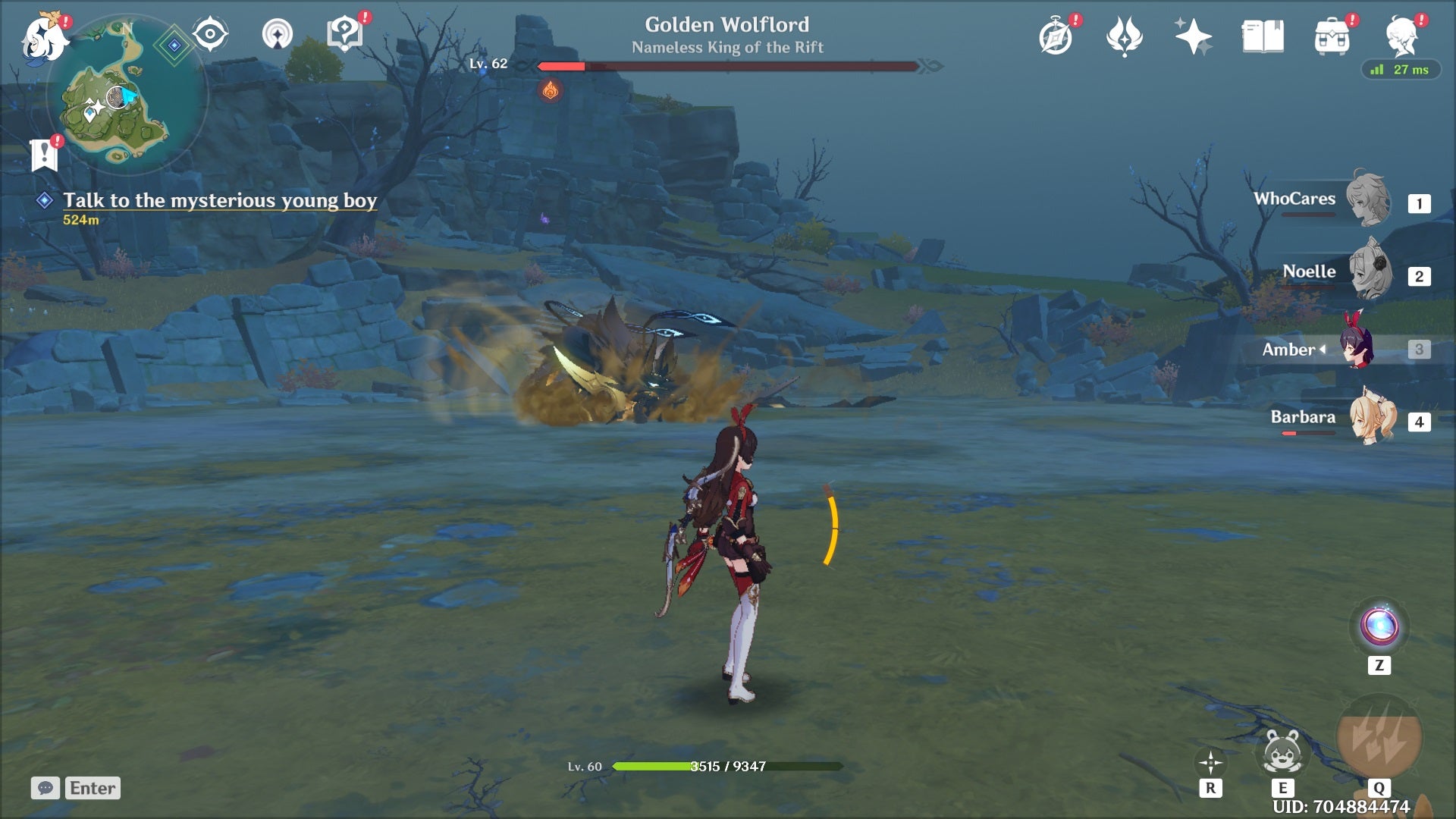Screen dimensions: 1456x819
Task: Select the elemental sight compass icon
Action: pos(209,33)
